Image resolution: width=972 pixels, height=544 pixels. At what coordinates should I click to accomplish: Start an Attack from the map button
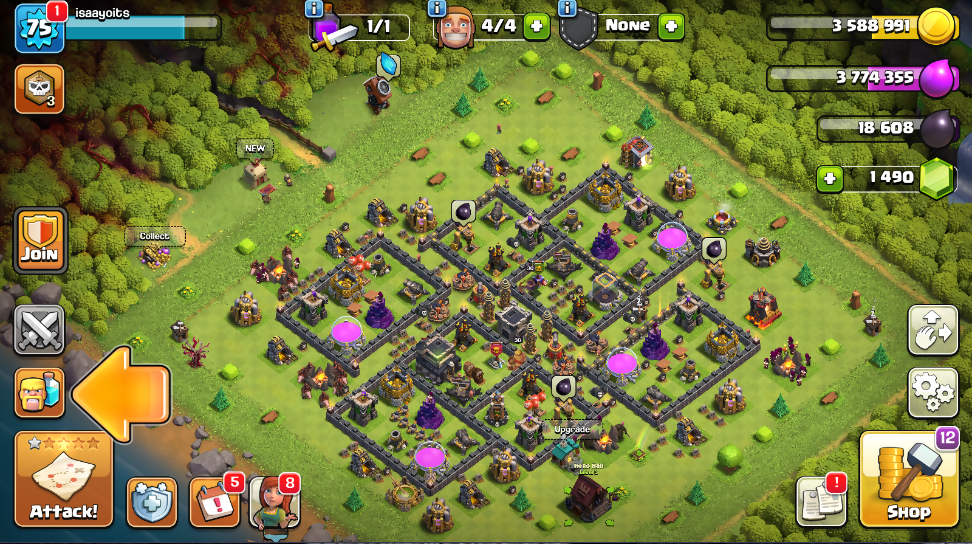[63, 479]
